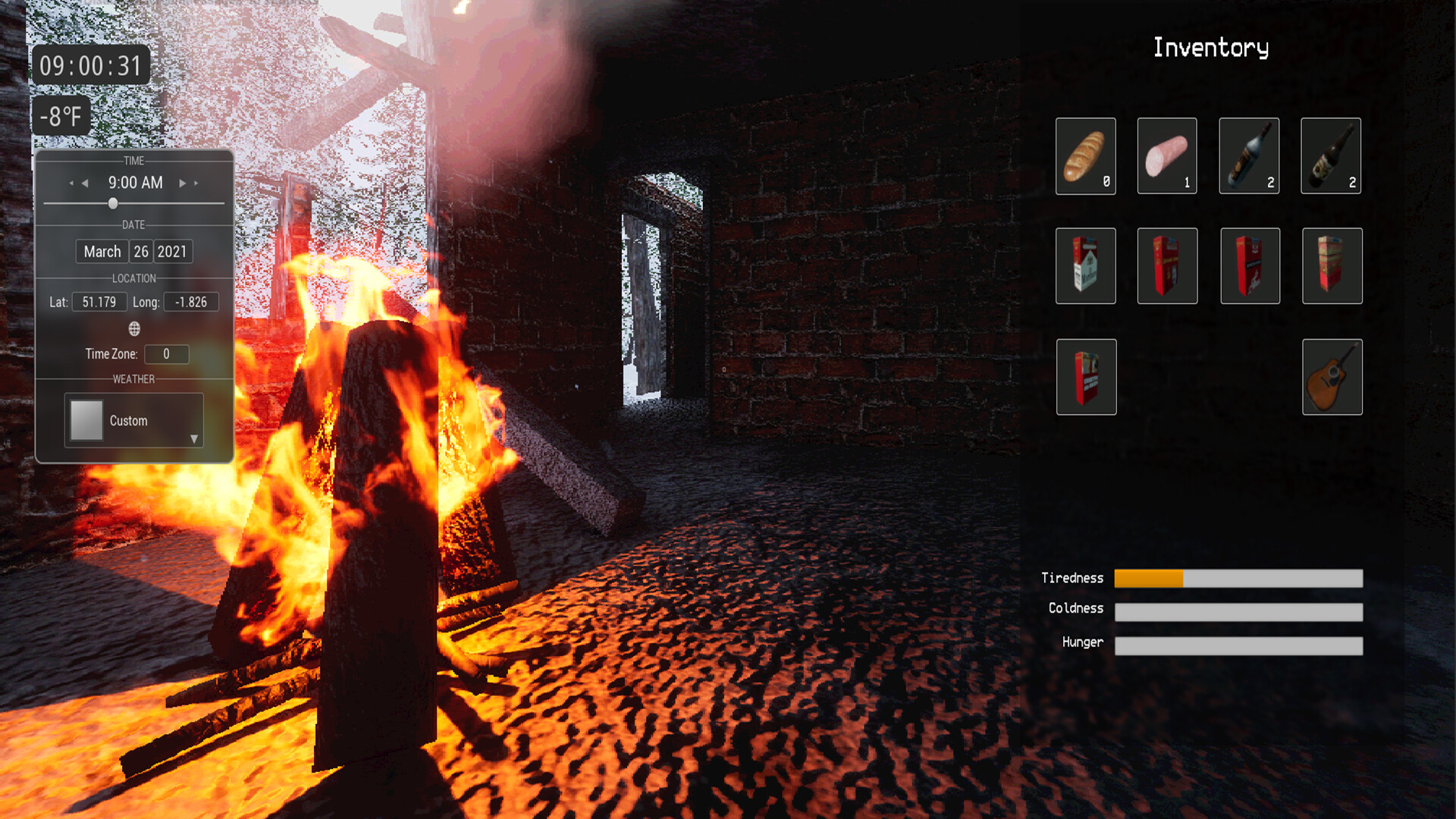
Task: Click the Time Zone value box
Action: pos(166,354)
